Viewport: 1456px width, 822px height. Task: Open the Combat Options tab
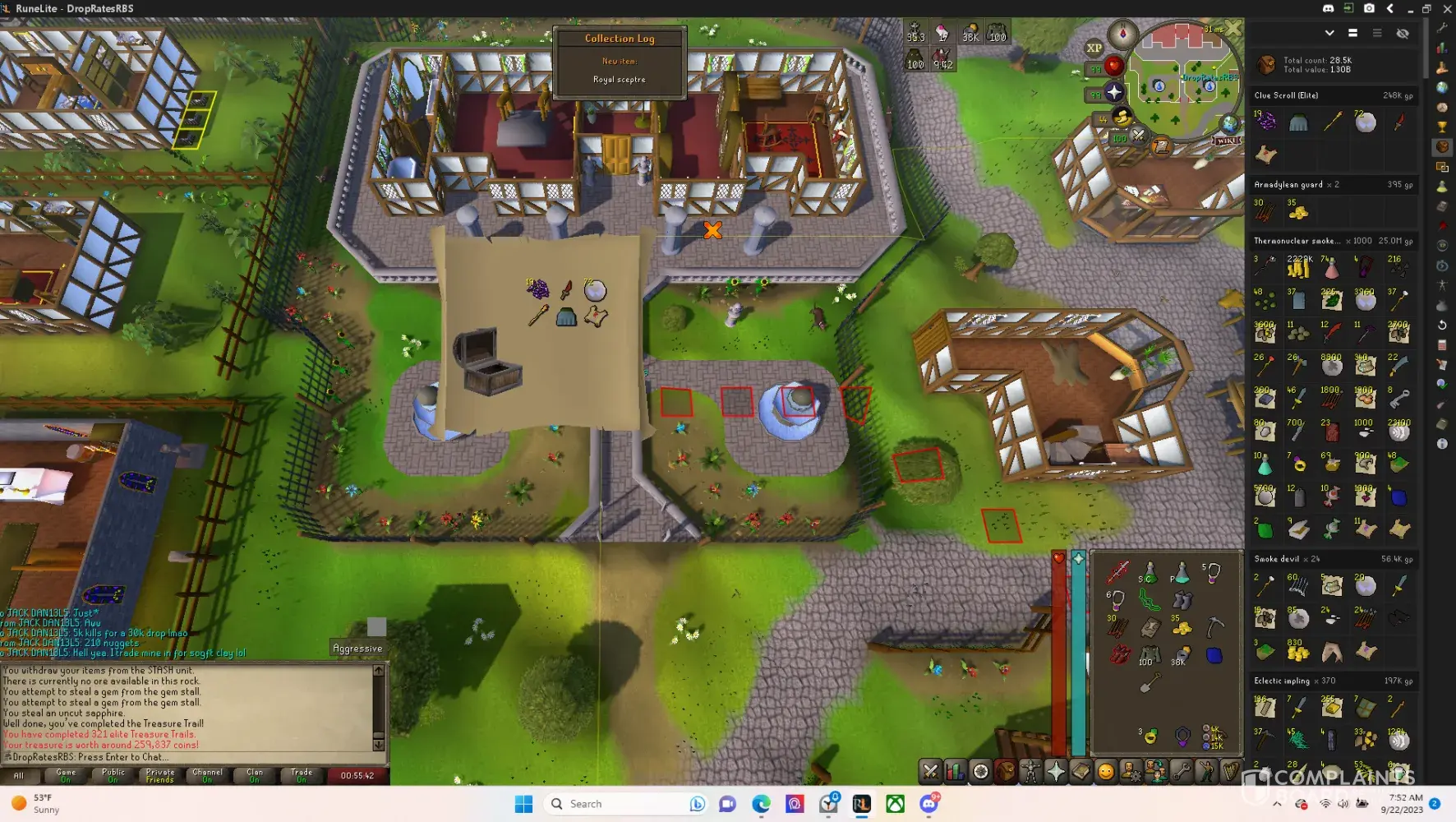[x=930, y=771]
